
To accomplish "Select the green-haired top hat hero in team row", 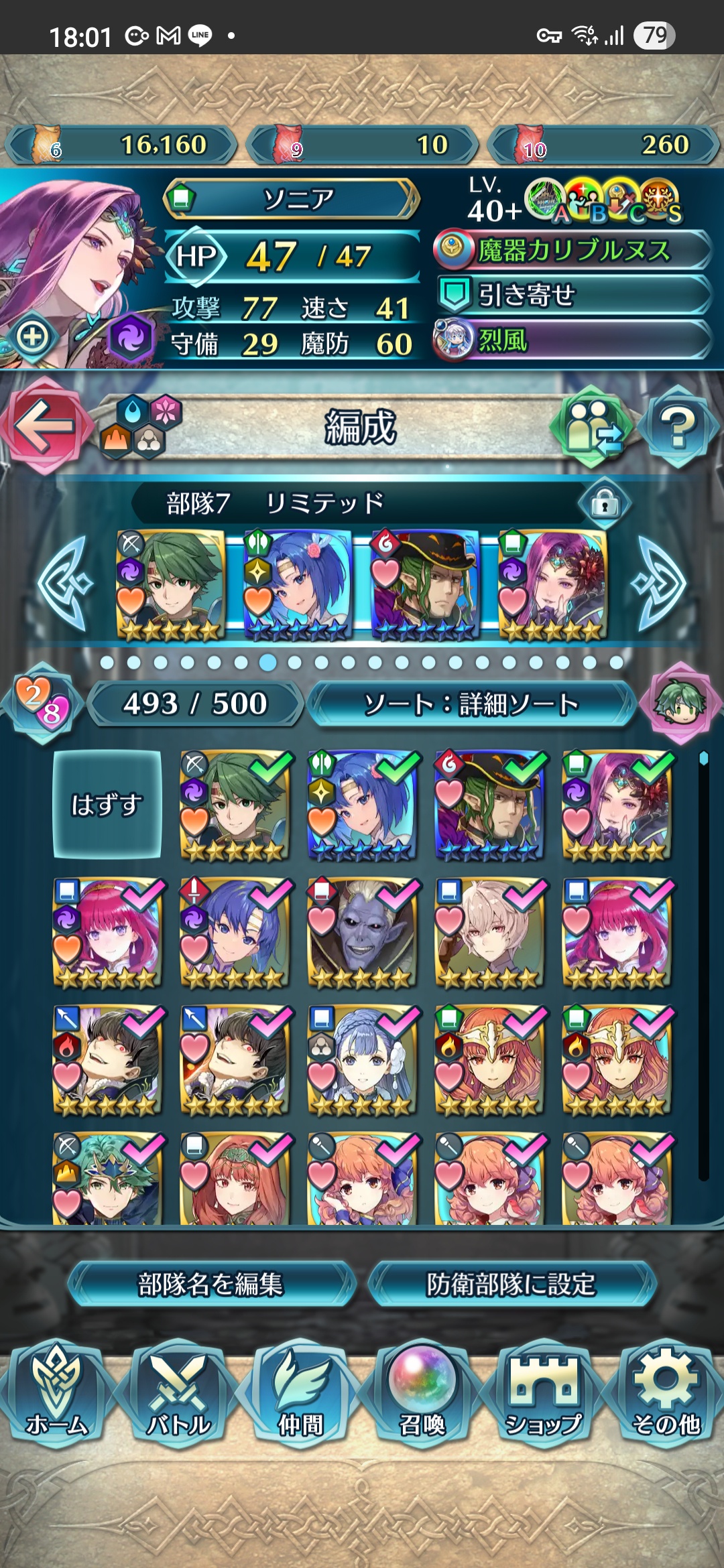I will (x=425, y=584).
